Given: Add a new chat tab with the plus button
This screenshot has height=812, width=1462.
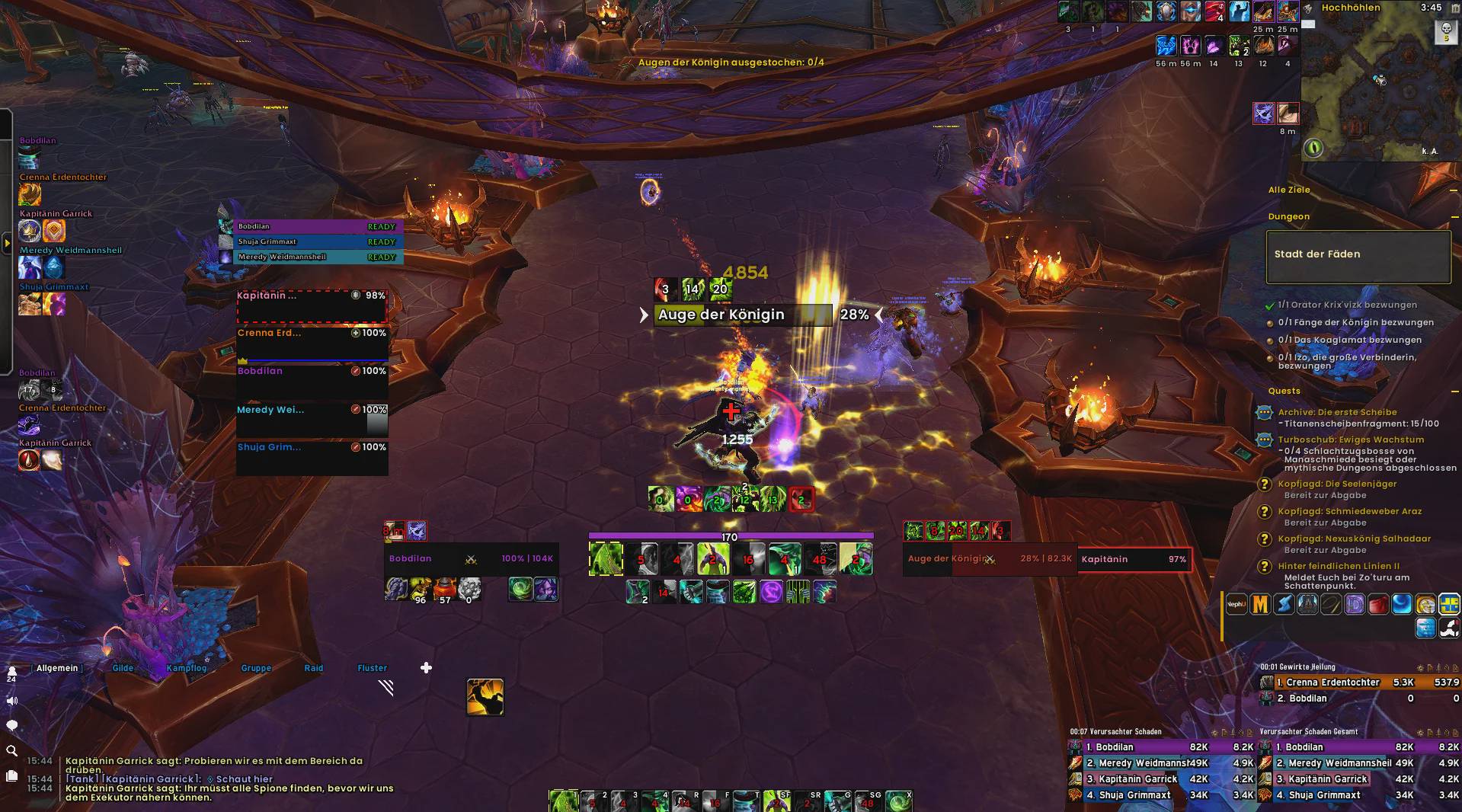Looking at the screenshot, I should click(x=426, y=668).
